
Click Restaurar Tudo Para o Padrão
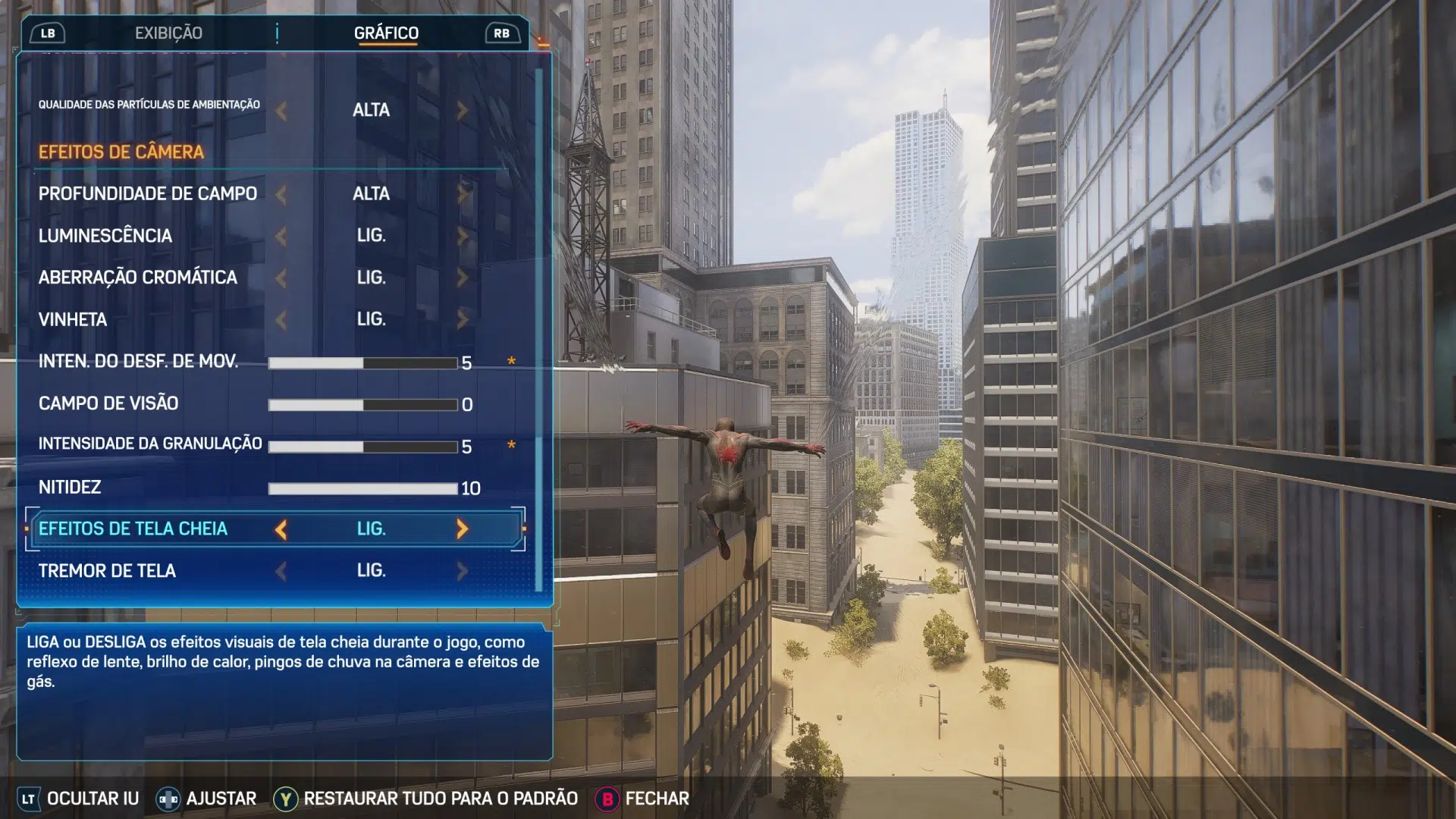[440, 799]
